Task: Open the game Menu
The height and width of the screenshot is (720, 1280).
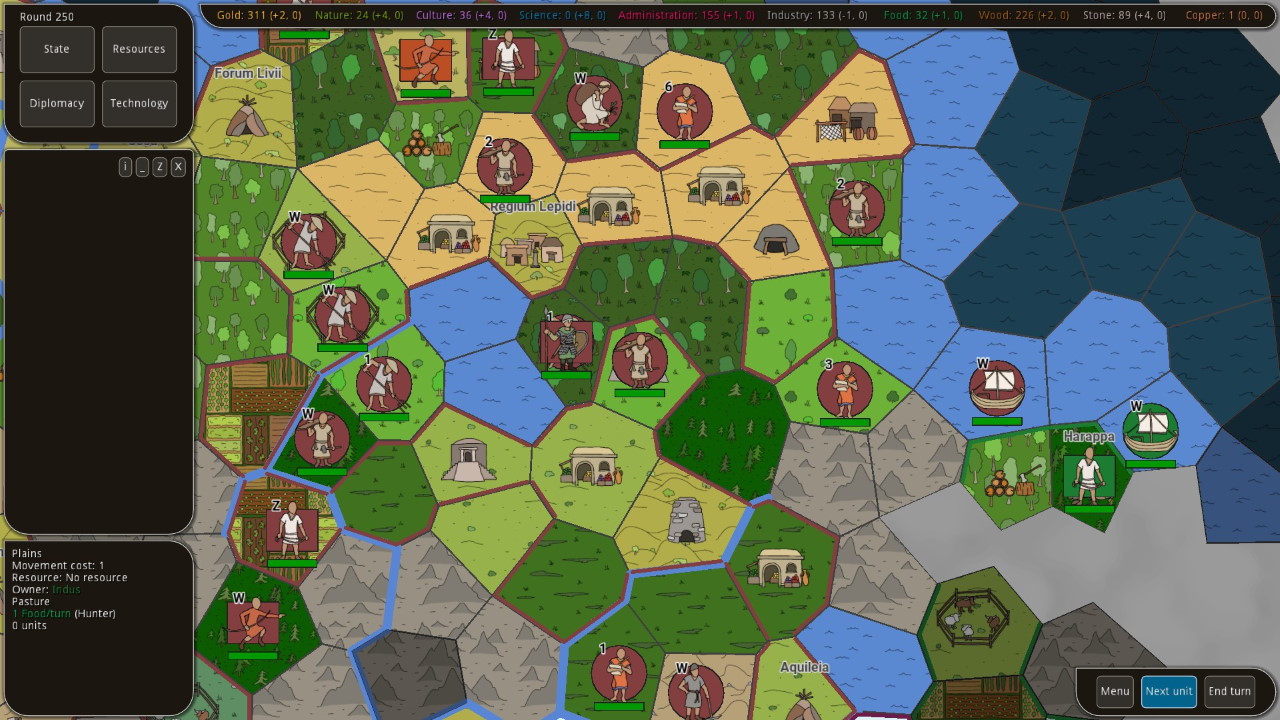Action: pyautogui.click(x=1115, y=691)
